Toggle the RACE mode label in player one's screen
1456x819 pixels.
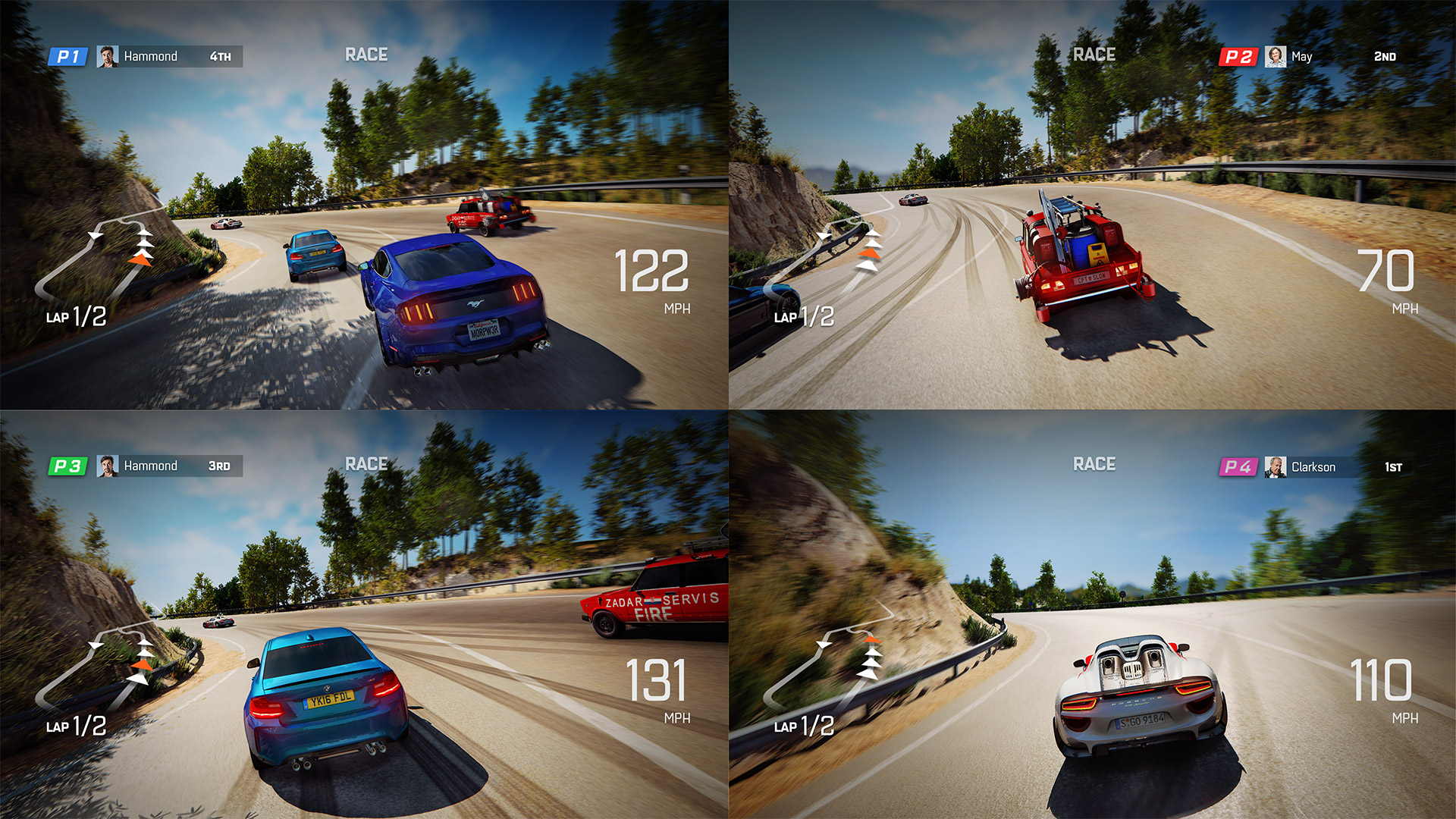coord(365,54)
